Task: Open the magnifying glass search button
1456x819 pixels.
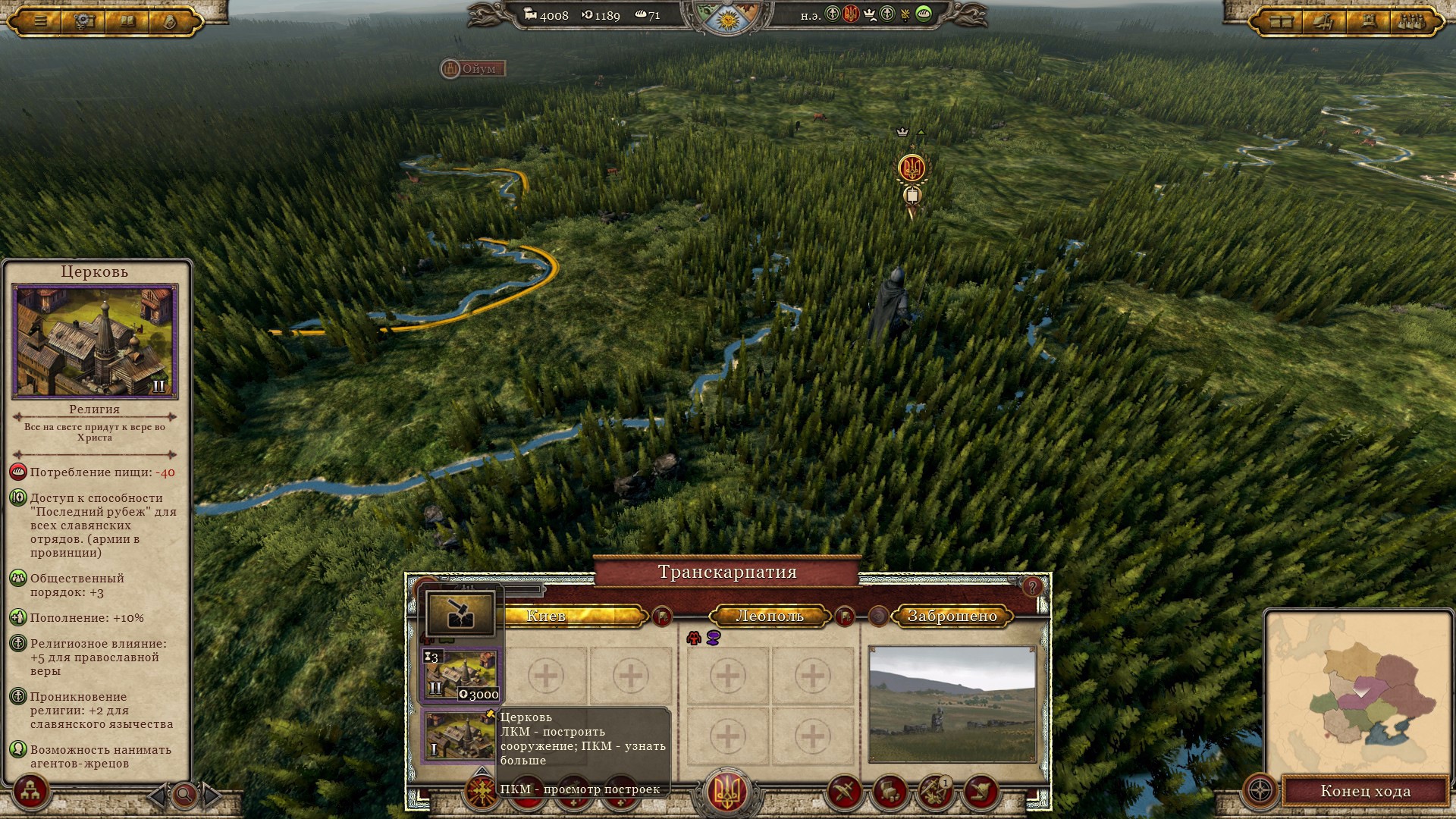Action: [x=184, y=795]
